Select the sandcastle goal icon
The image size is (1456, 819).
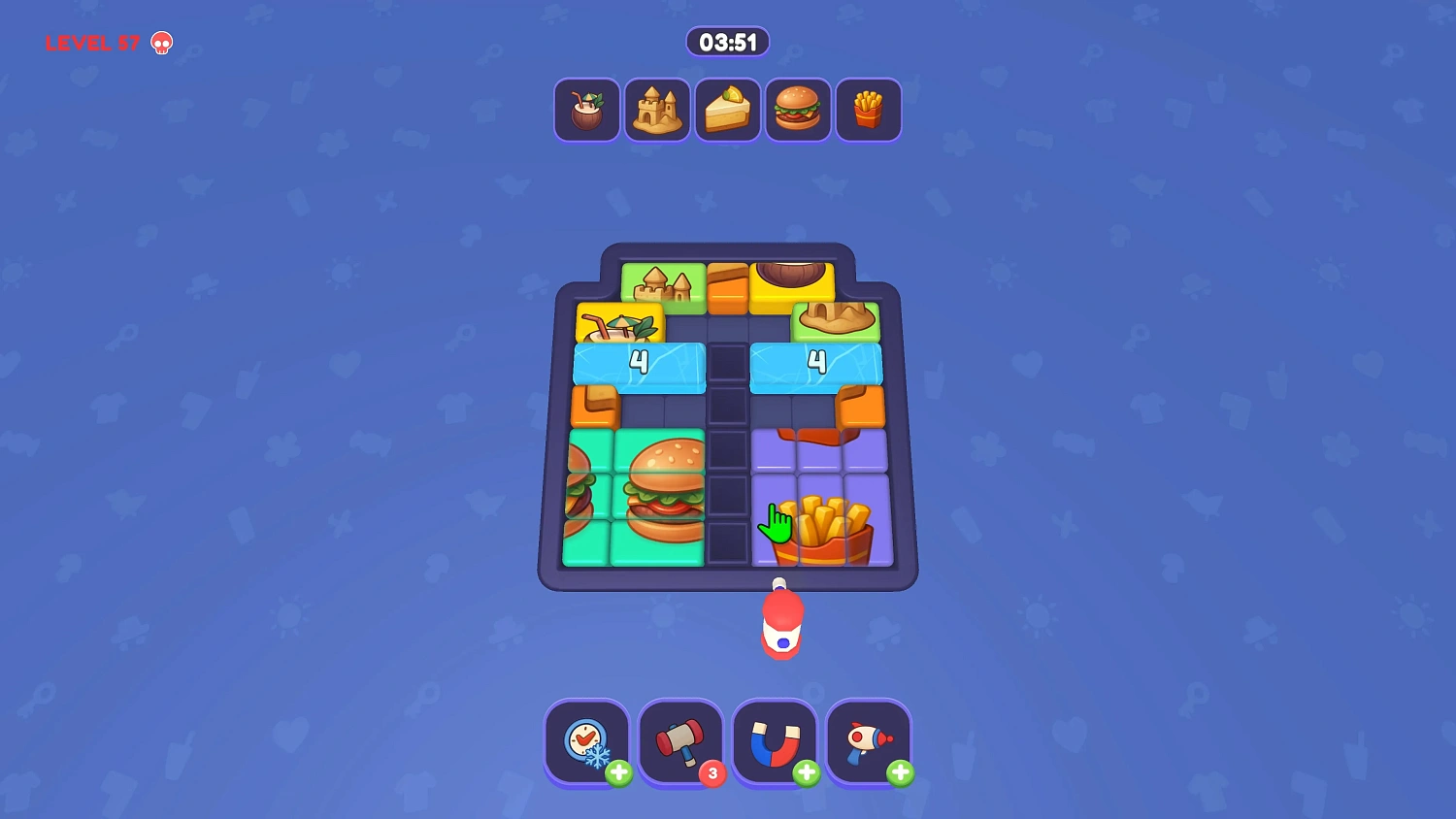[657, 109]
